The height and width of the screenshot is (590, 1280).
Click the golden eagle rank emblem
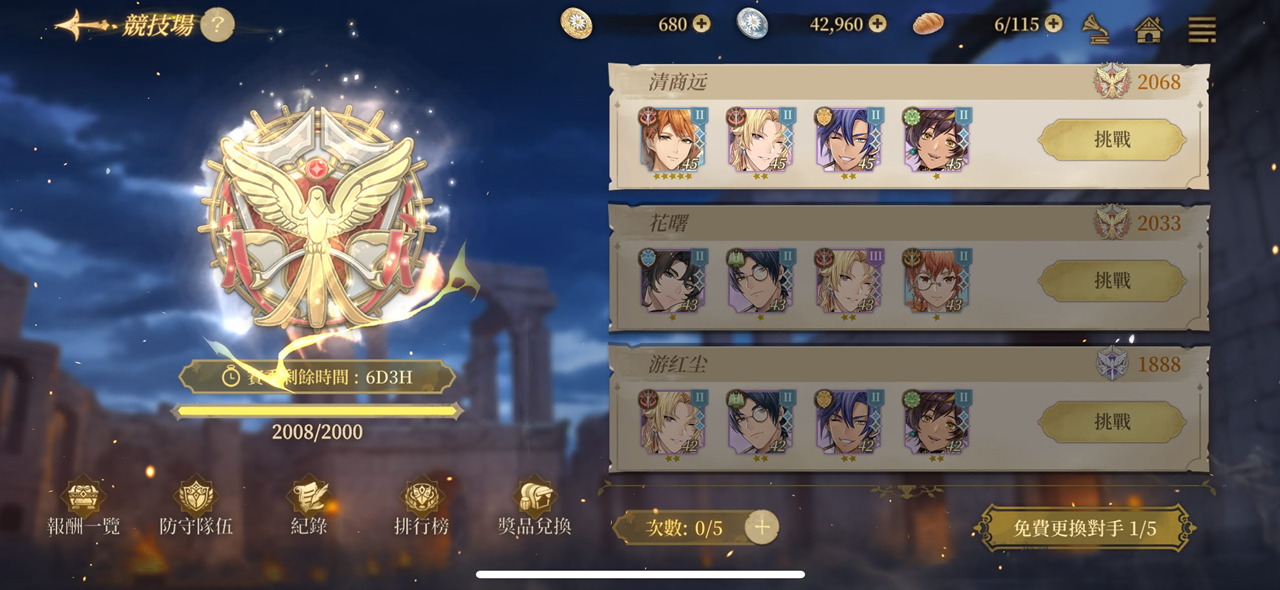(x=318, y=215)
